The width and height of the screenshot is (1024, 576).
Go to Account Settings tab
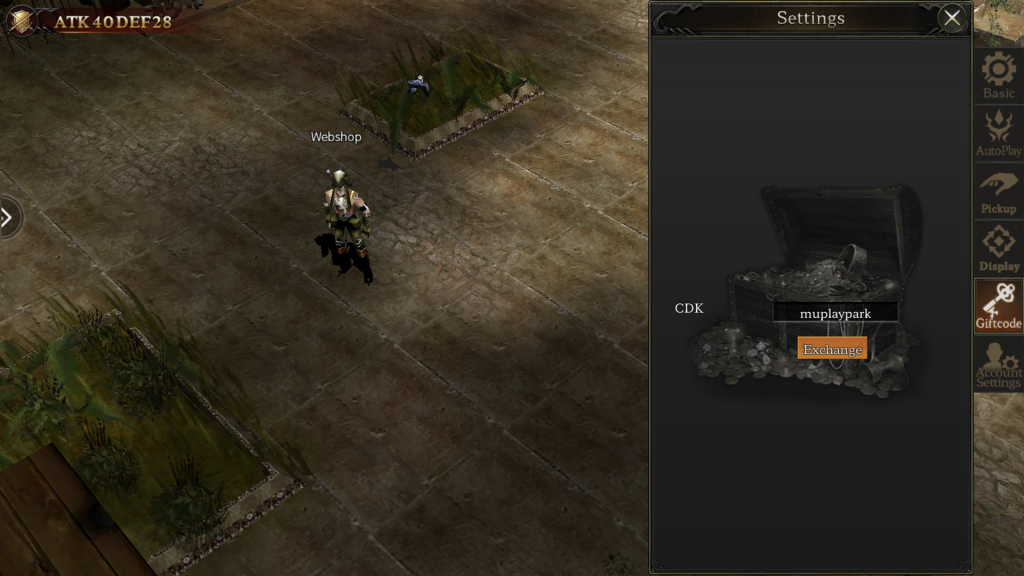point(998,364)
